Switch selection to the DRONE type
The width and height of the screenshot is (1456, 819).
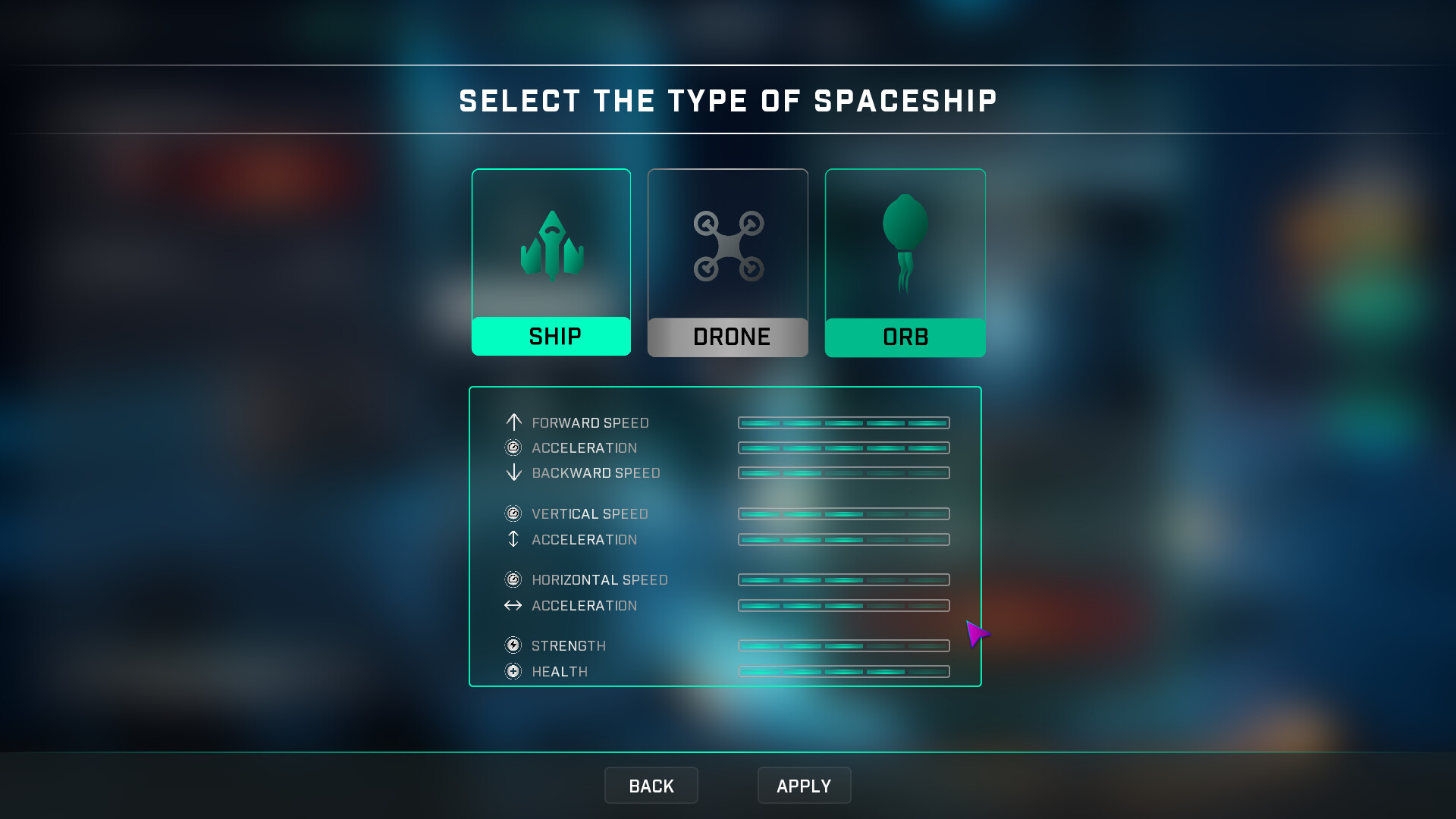pos(727,336)
